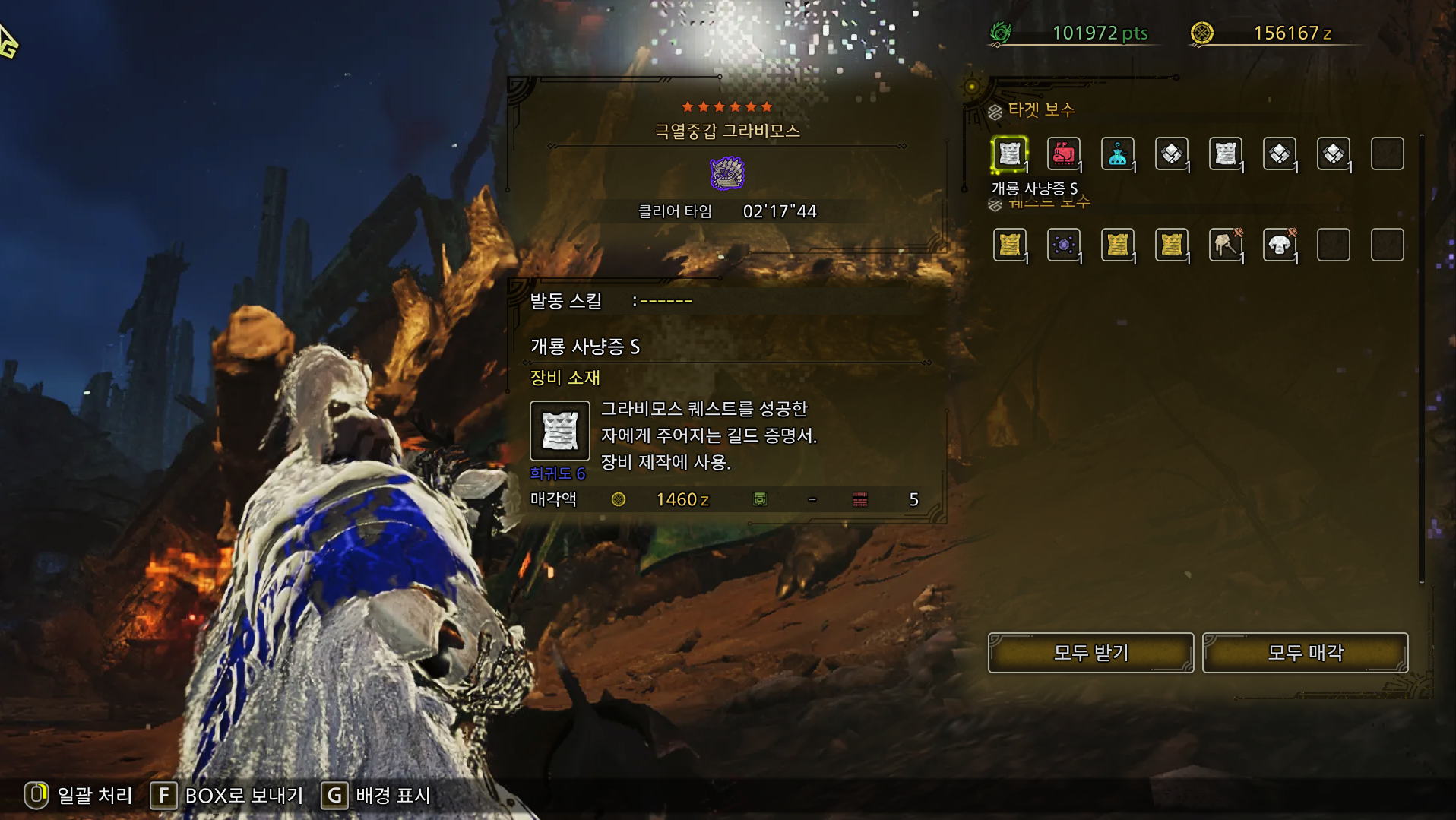
Task: Click the 모두 받기 (receive all) button
Action: [x=1090, y=653]
